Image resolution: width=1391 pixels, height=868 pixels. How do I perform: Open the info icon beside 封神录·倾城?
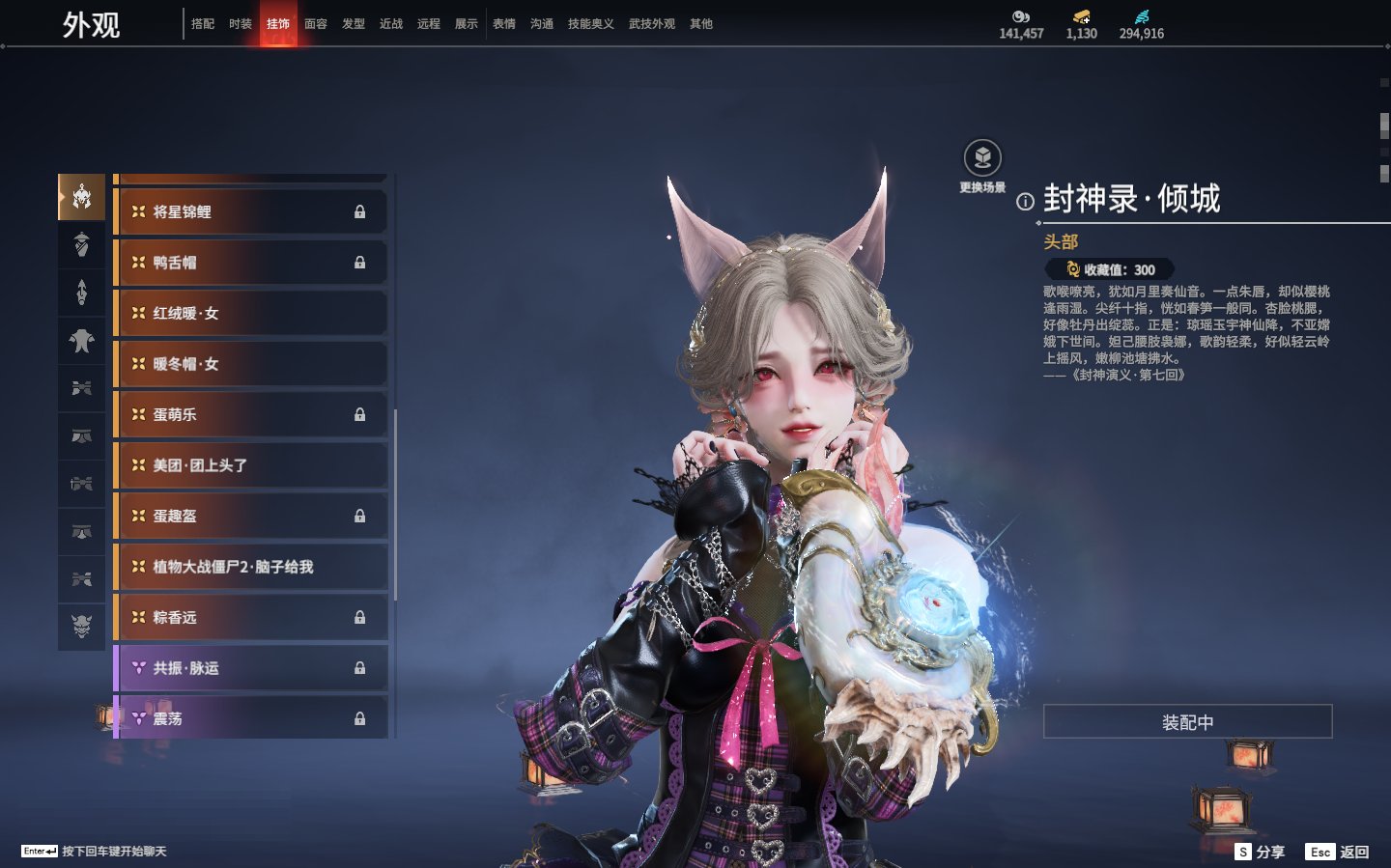1025,202
